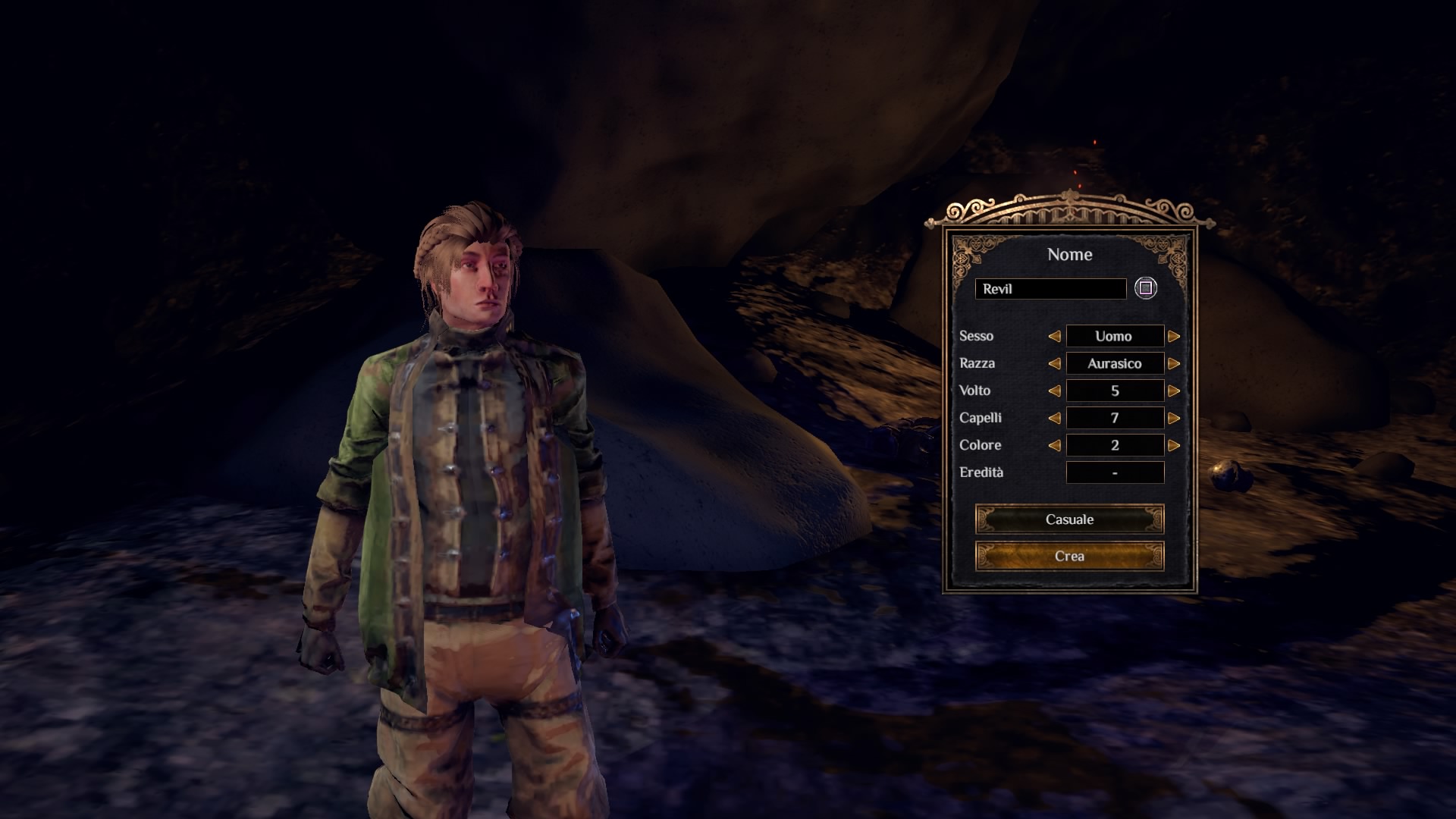Viewport: 1456px width, 819px height.
Task: Choose next Capelli hairstyle
Action: click(1174, 418)
